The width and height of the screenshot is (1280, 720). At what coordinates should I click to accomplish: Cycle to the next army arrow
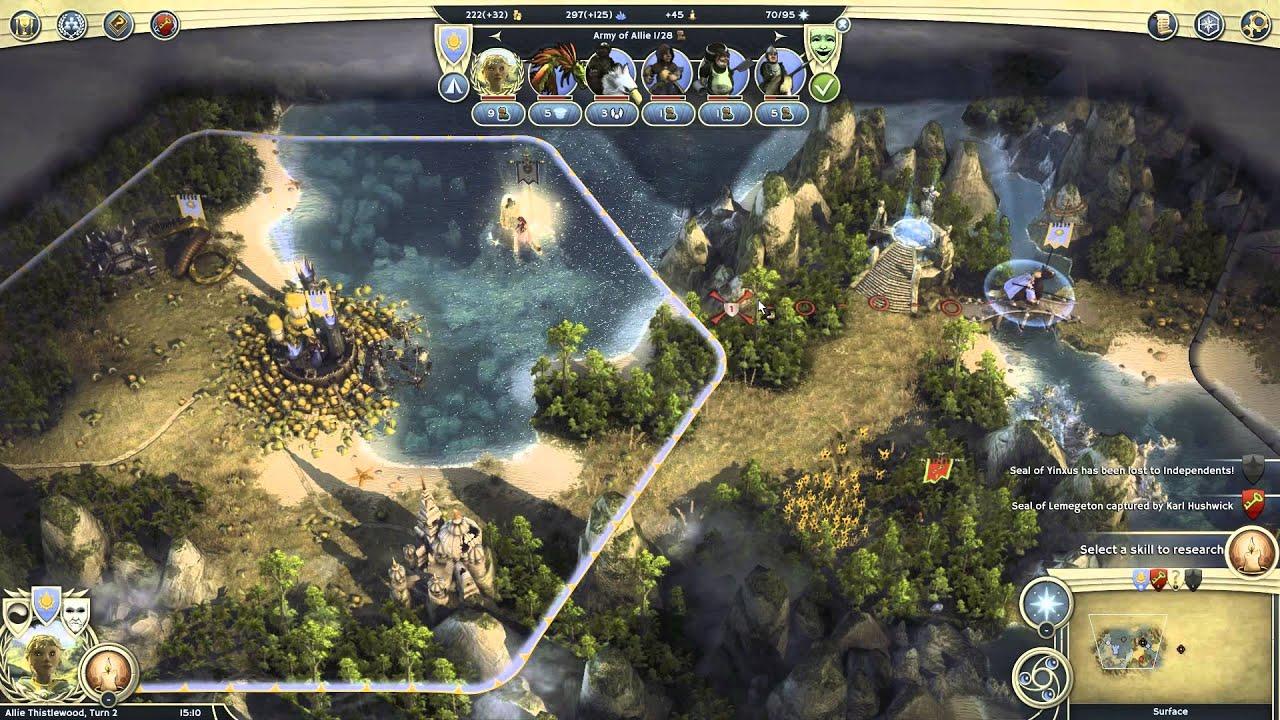(x=781, y=36)
